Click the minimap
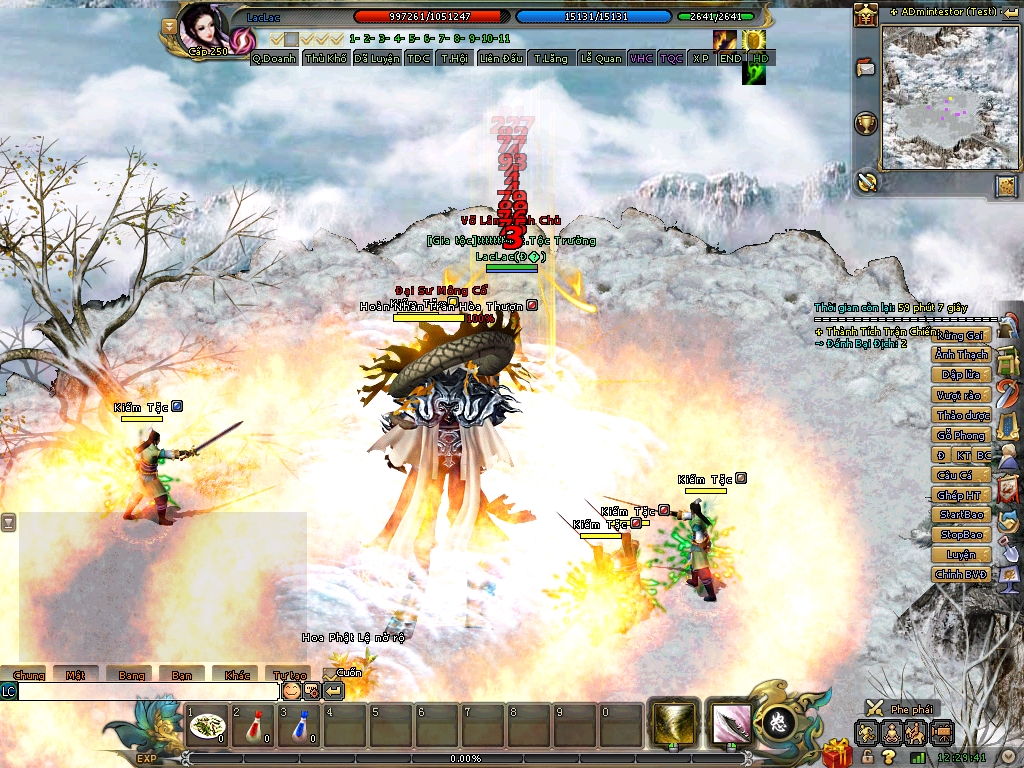The height and width of the screenshot is (768, 1024). 935,97
